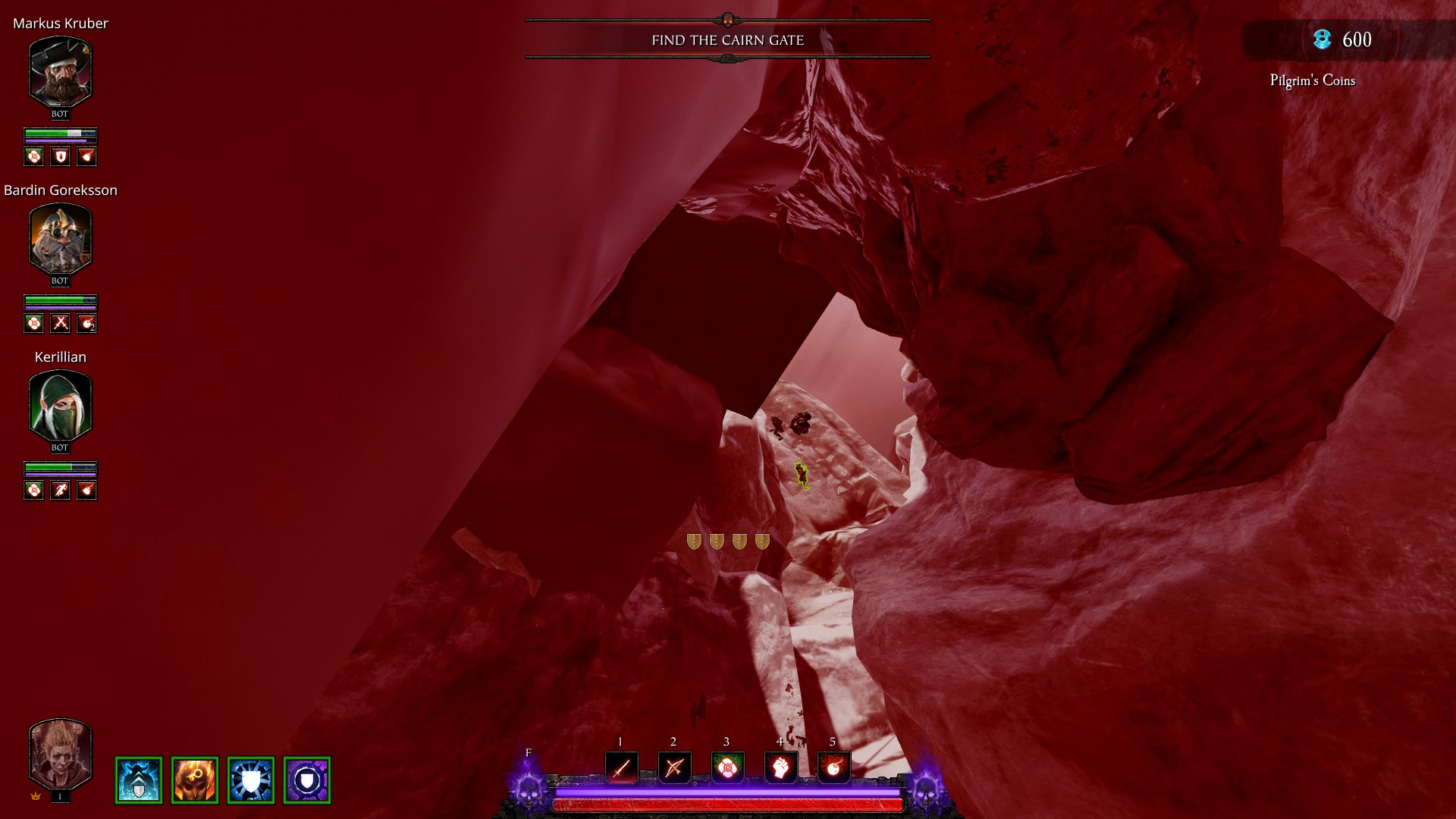Select the bow ranged weapon slot
Viewport: 1456px width, 819px height.
(674, 768)
